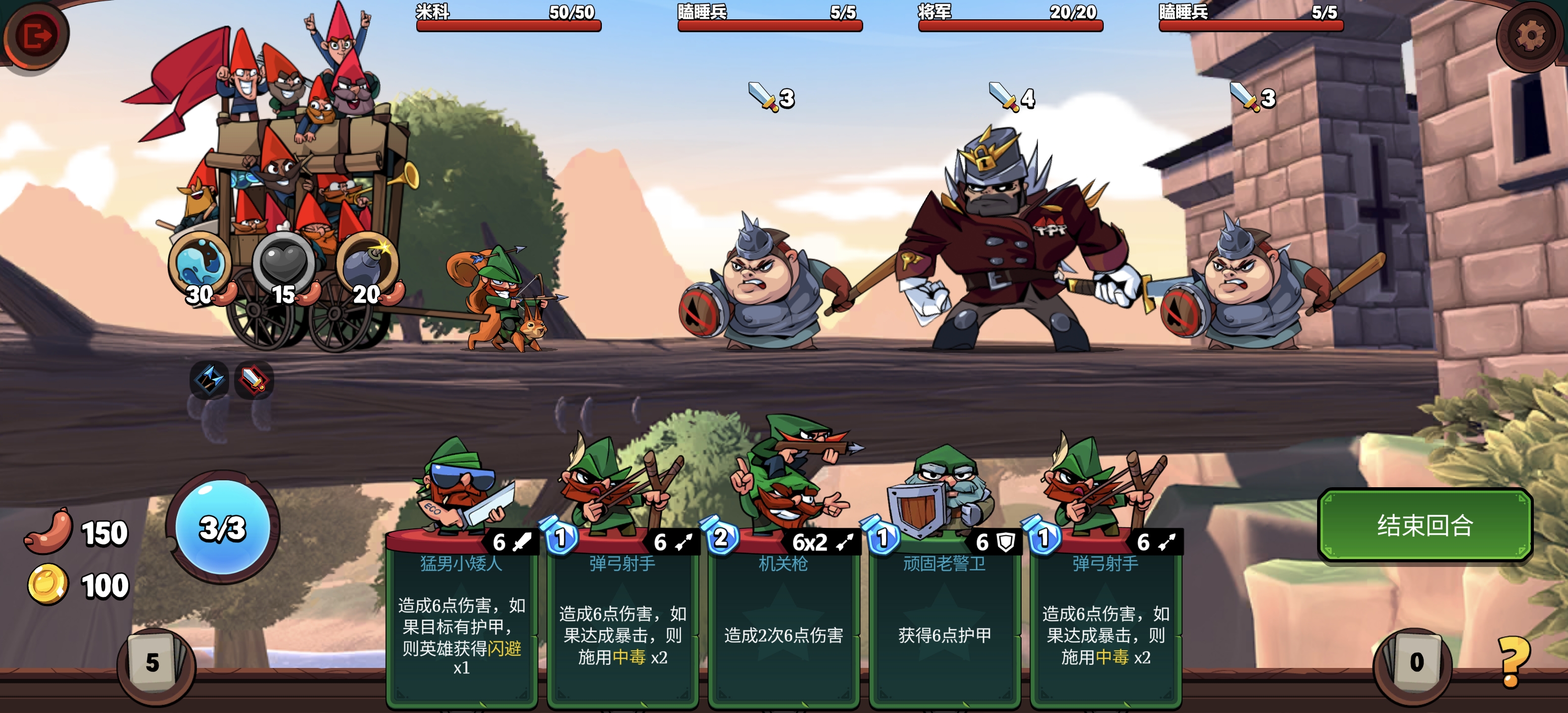Inspect the blue lightning status icon

pyautogui.click(x=209, y=379)
